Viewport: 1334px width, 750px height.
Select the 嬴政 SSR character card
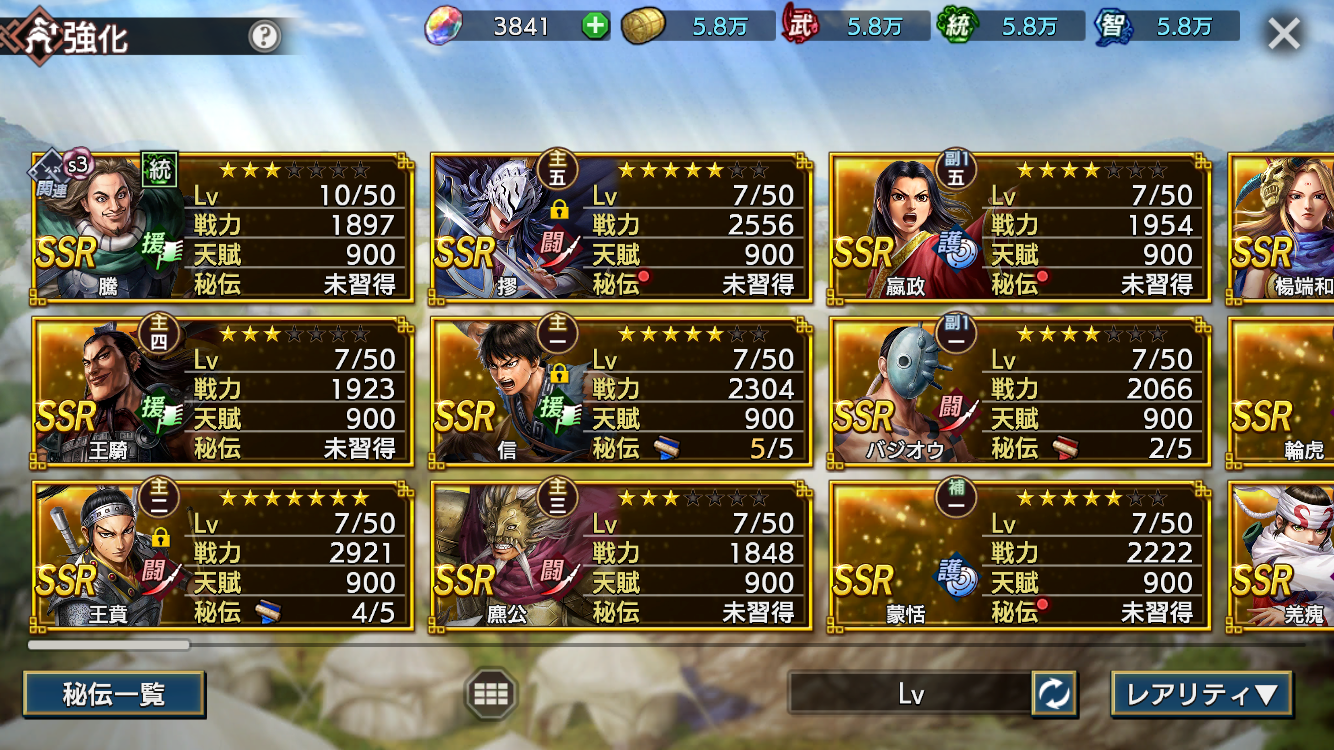1019,227
